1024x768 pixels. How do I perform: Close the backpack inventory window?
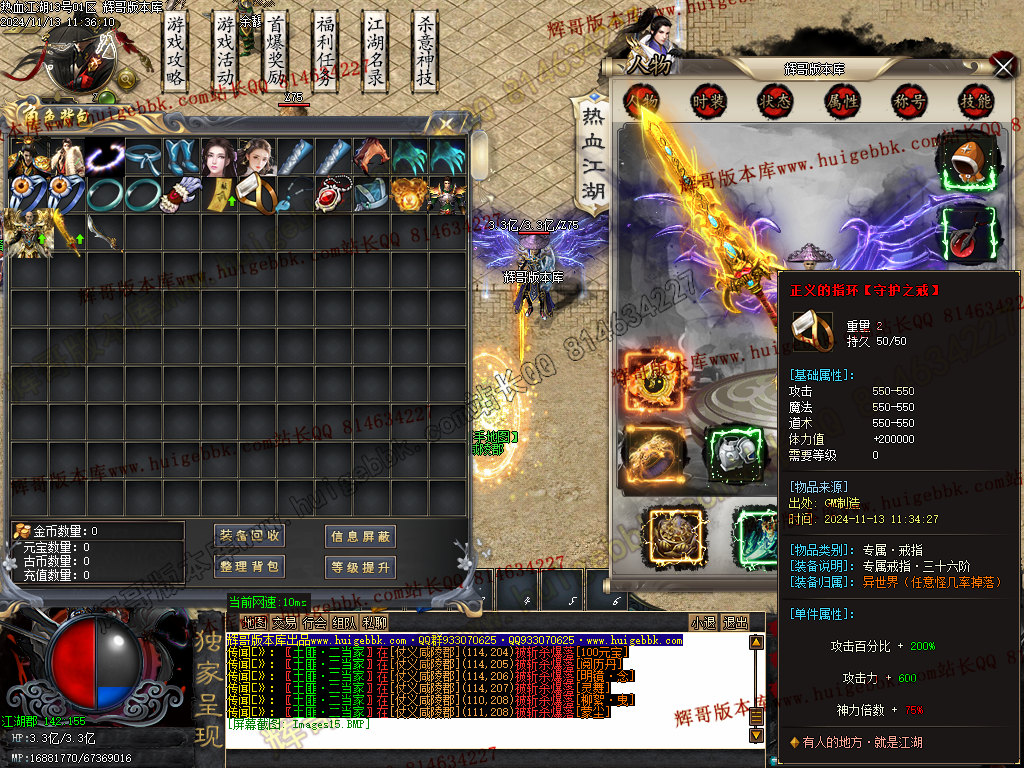pos(446,124)
